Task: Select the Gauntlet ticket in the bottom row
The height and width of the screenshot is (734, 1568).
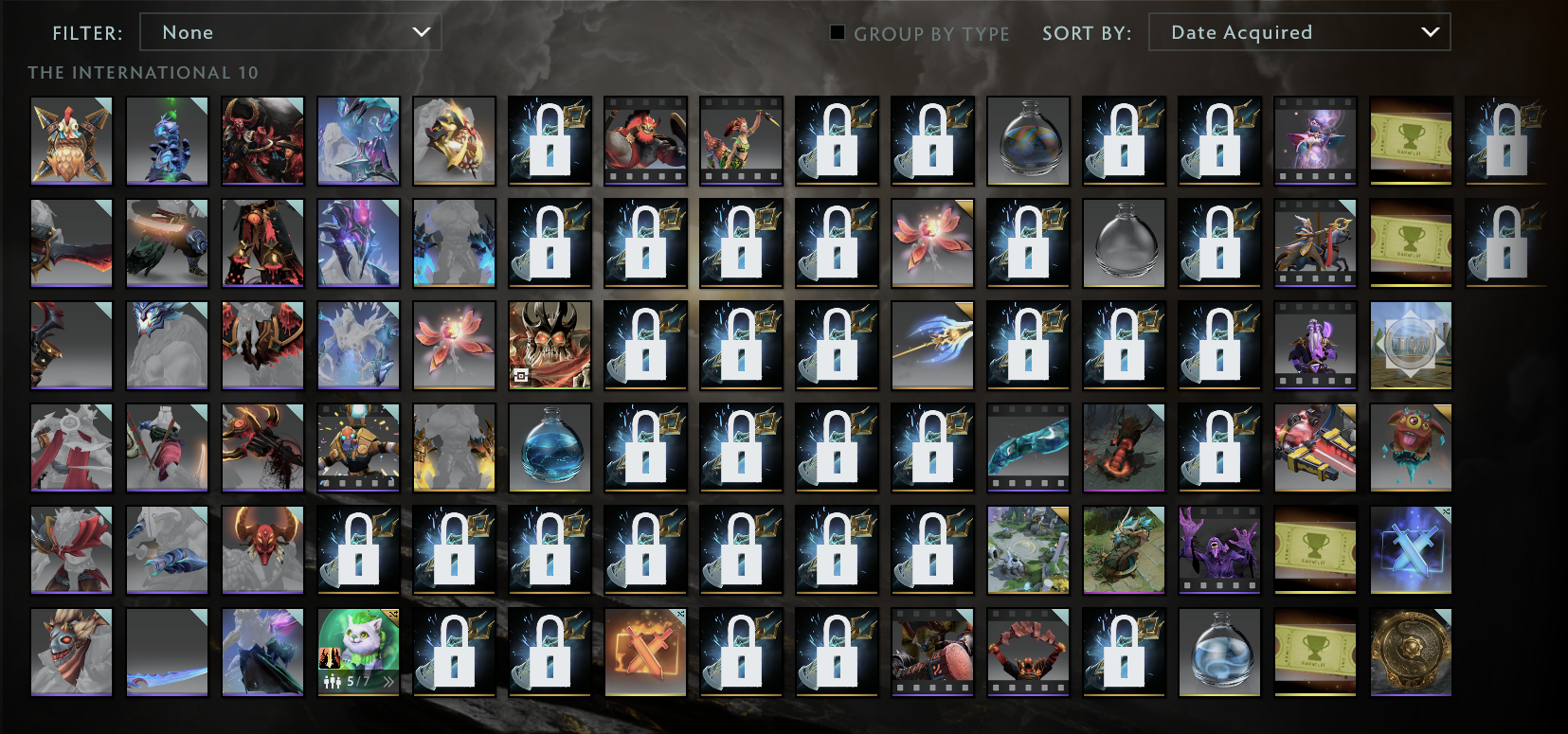Action: (x=1316, y=653)
